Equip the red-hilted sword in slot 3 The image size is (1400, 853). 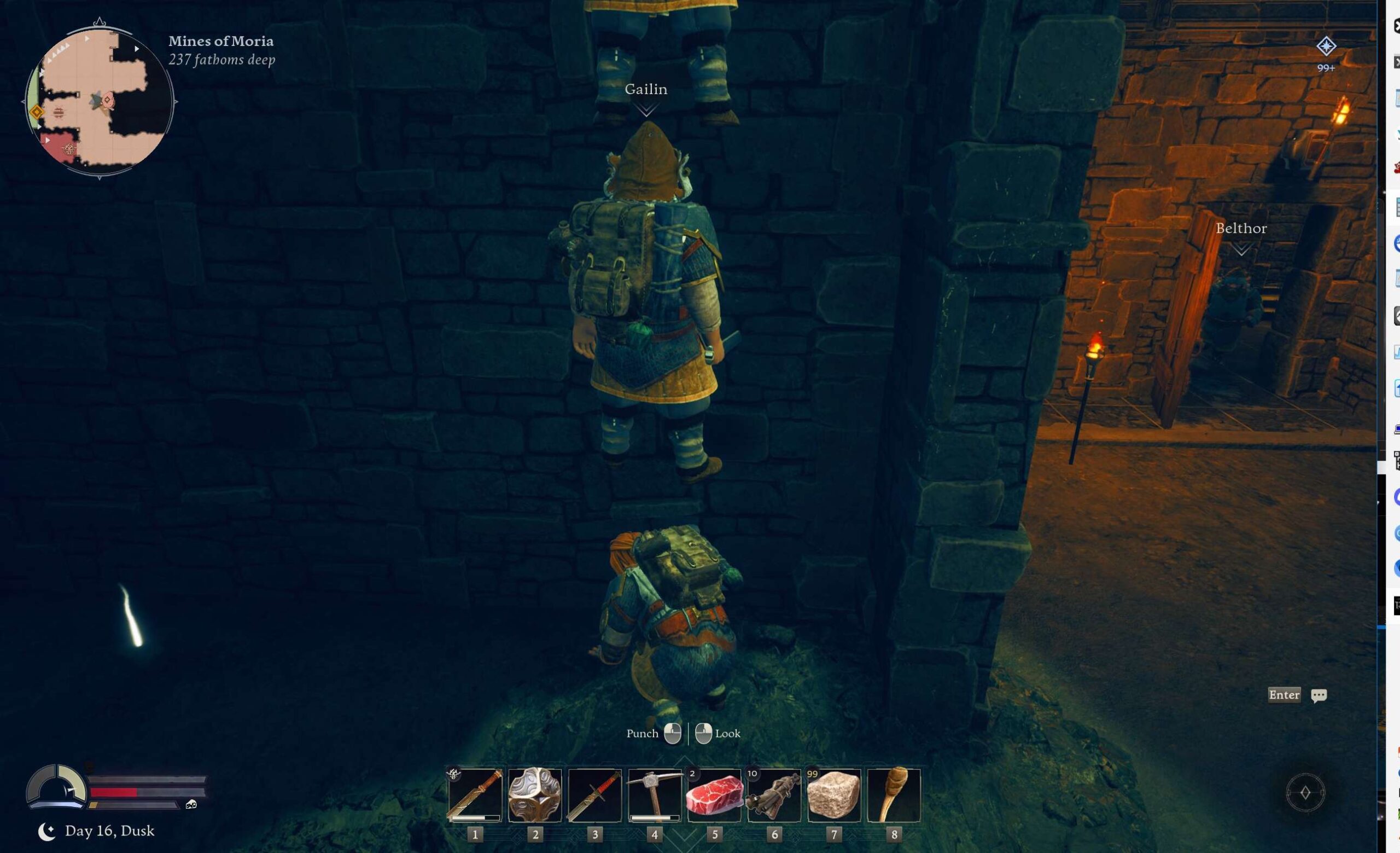(x=594, y=794)
